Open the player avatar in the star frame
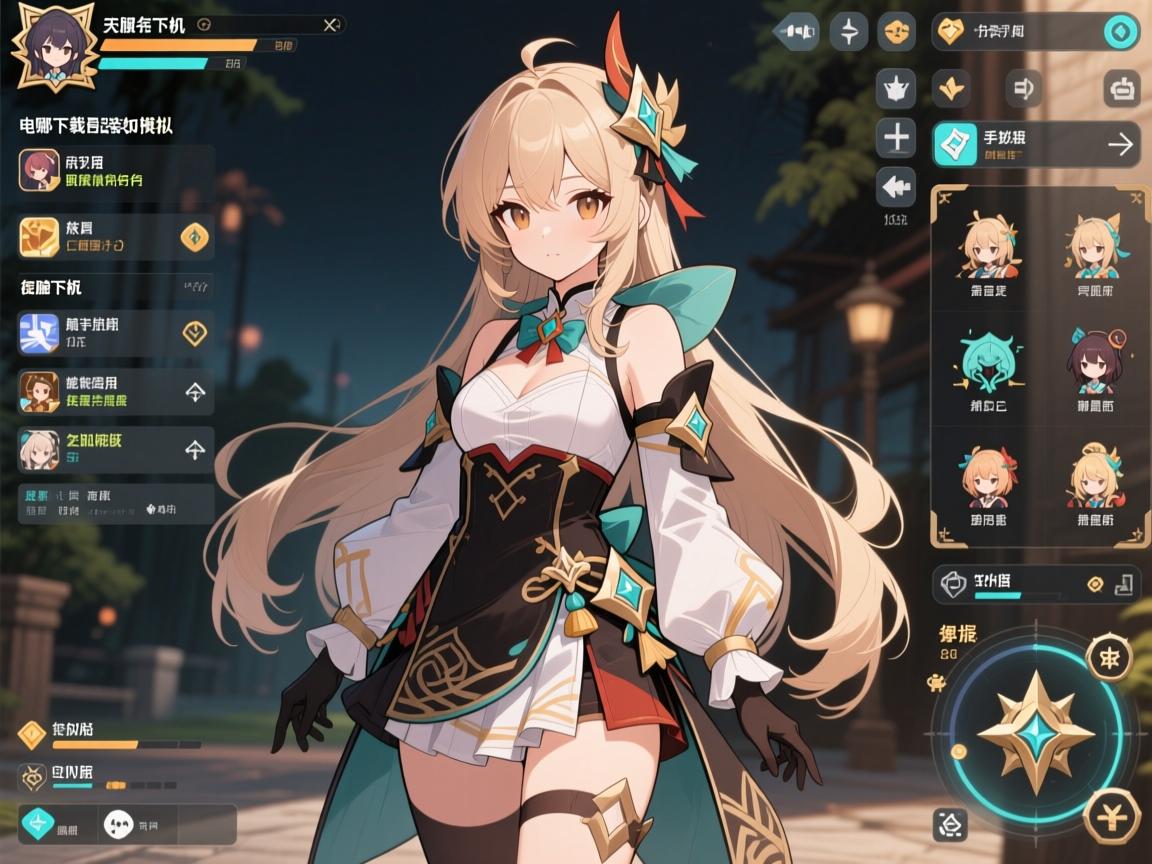Screen dimensions: 1152x864 (54, 46)
